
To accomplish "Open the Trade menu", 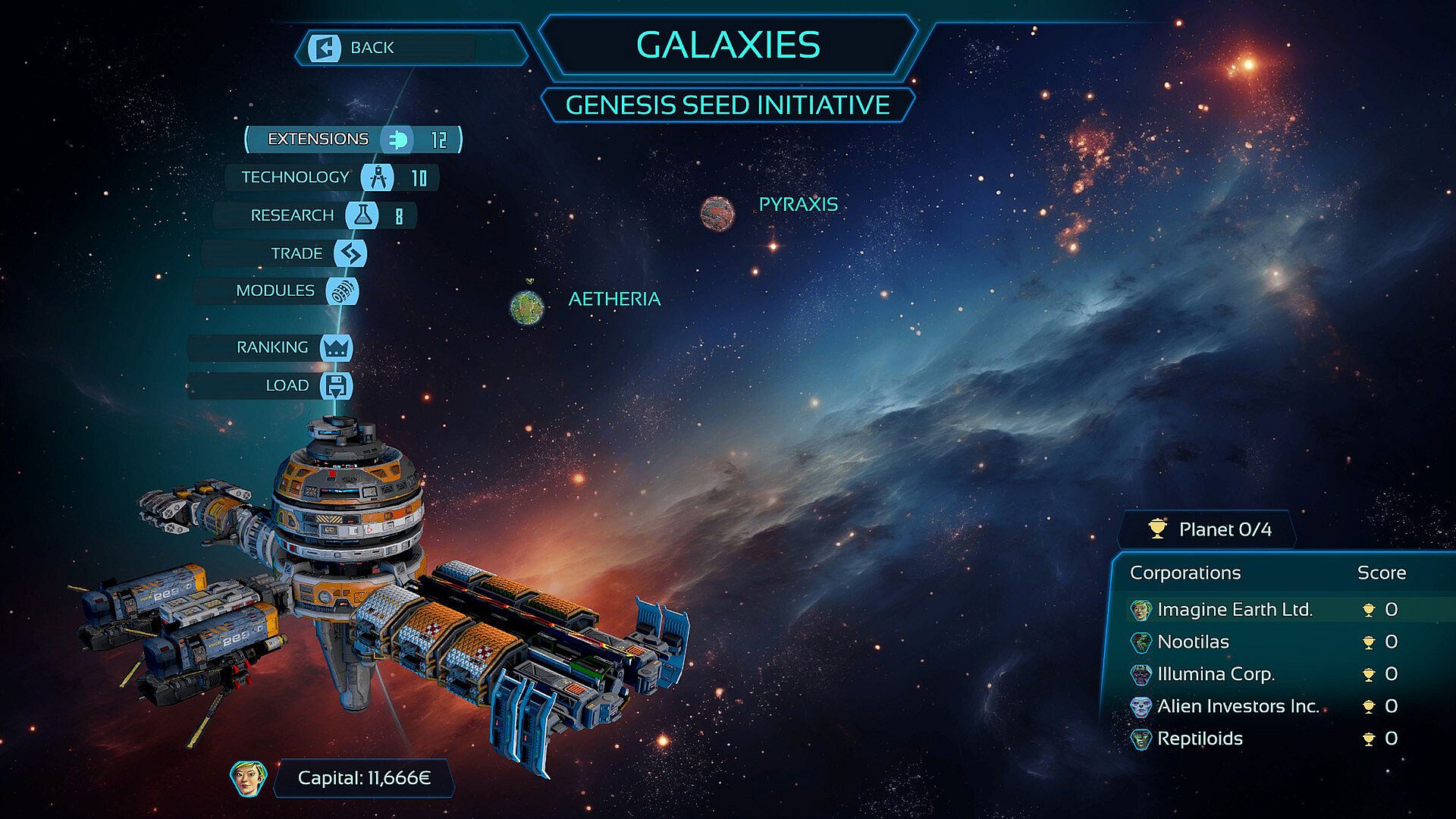I will [x=296, y=253].
